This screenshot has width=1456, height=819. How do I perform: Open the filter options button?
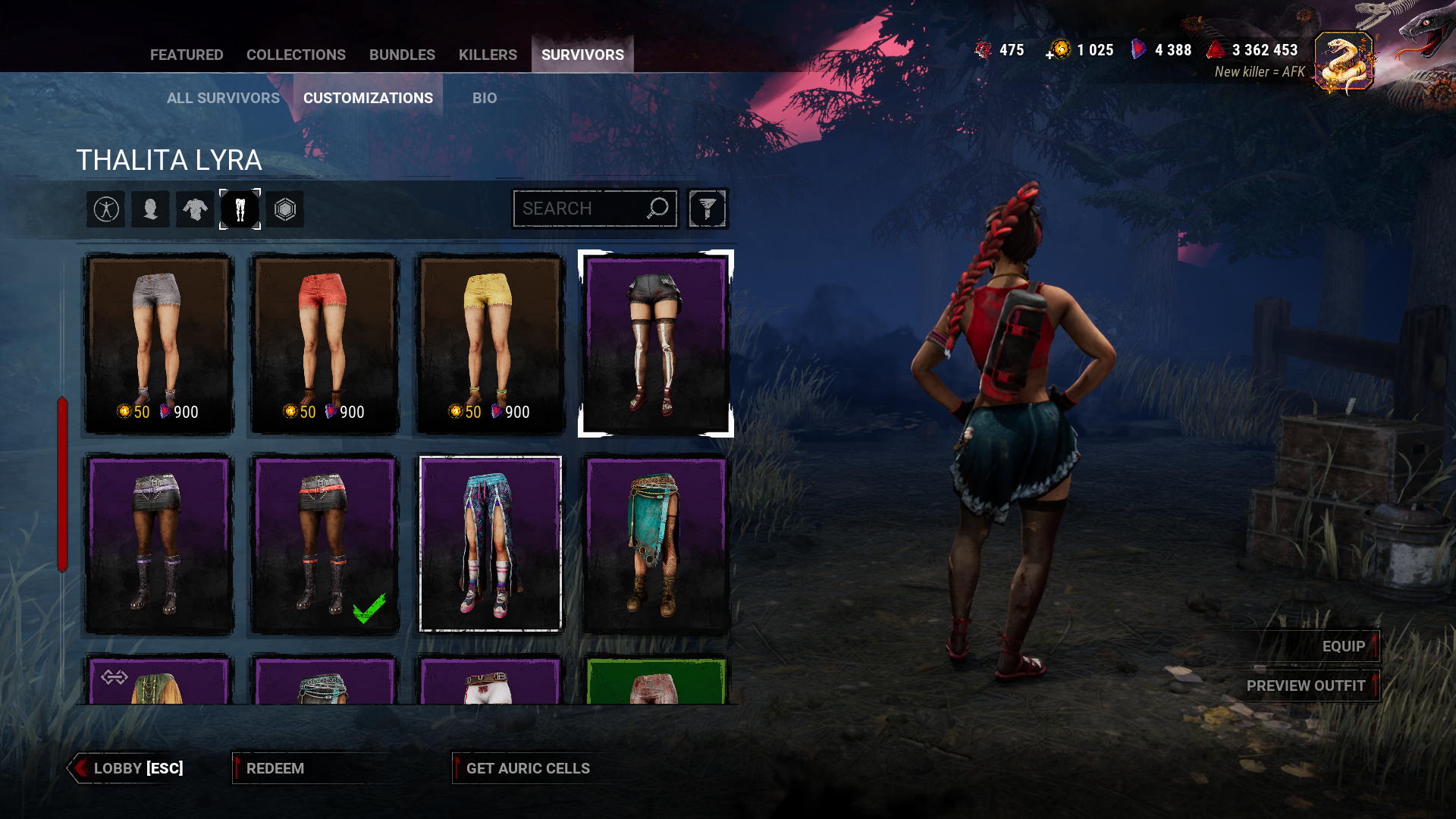pos(707,209)
